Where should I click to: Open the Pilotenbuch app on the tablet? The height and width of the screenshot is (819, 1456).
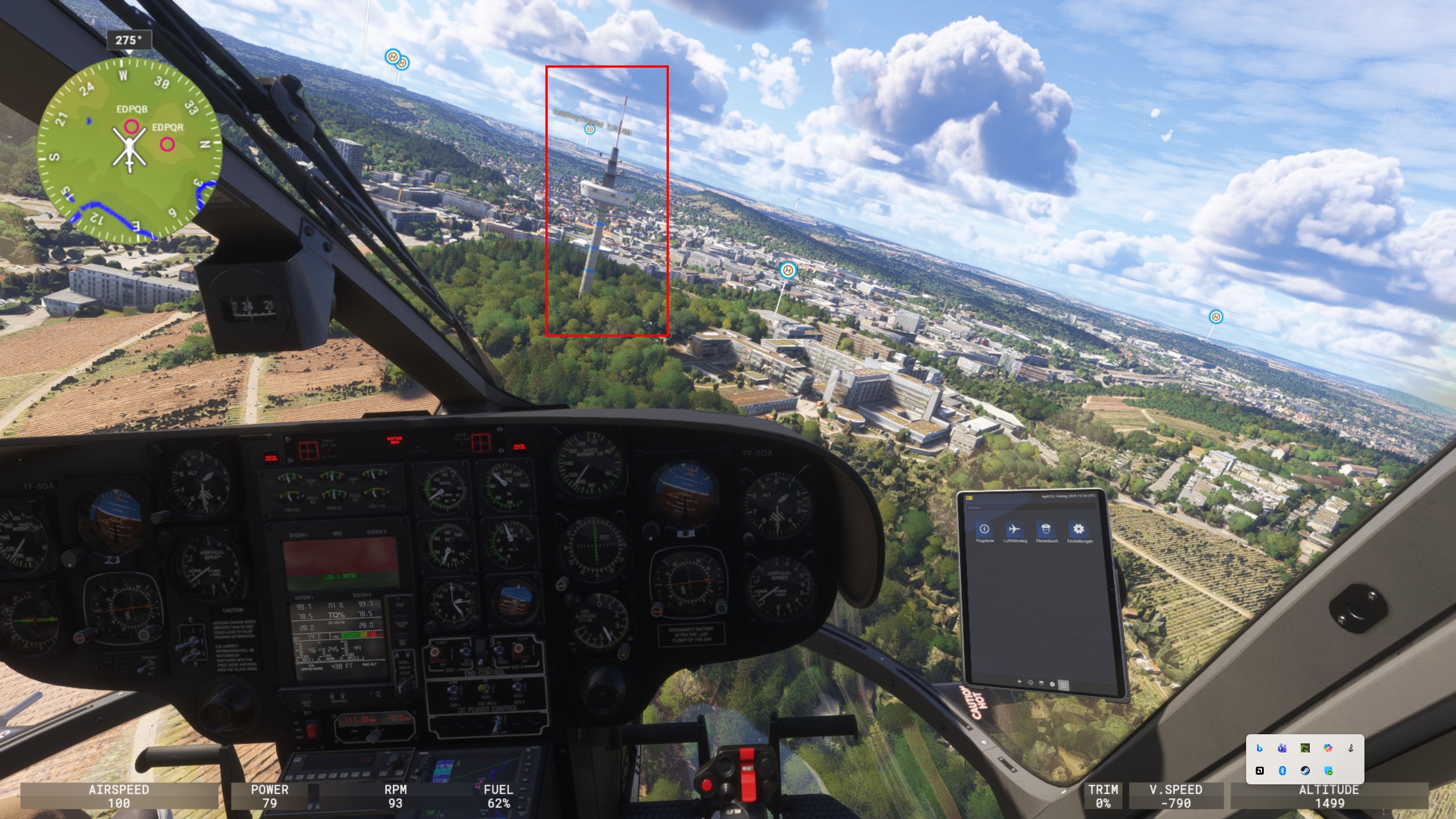point(1046,530)
